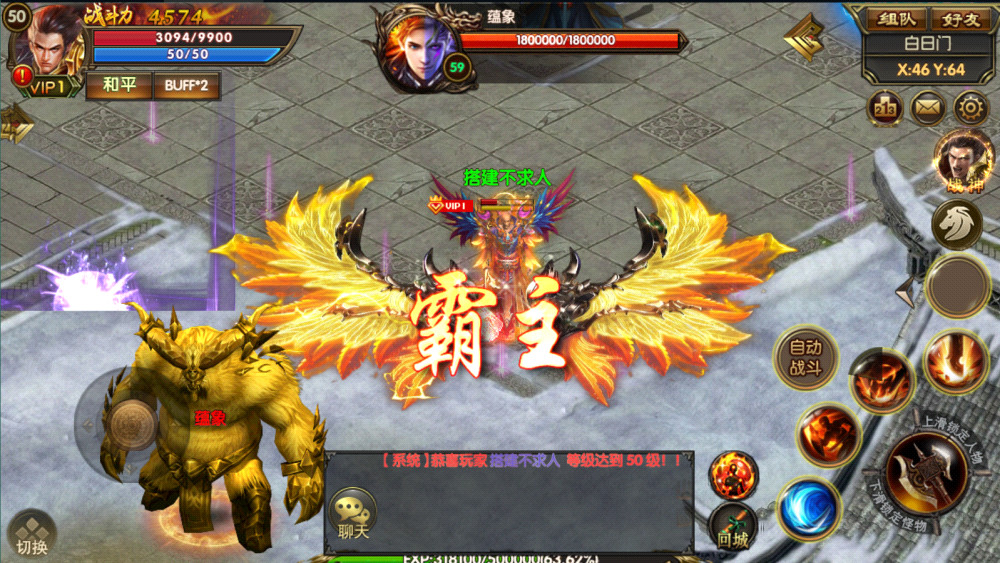Cast the blue whirlwind slash skill
The width and height of the screenshot is (1000, 563).
click(x=808, y=507)
